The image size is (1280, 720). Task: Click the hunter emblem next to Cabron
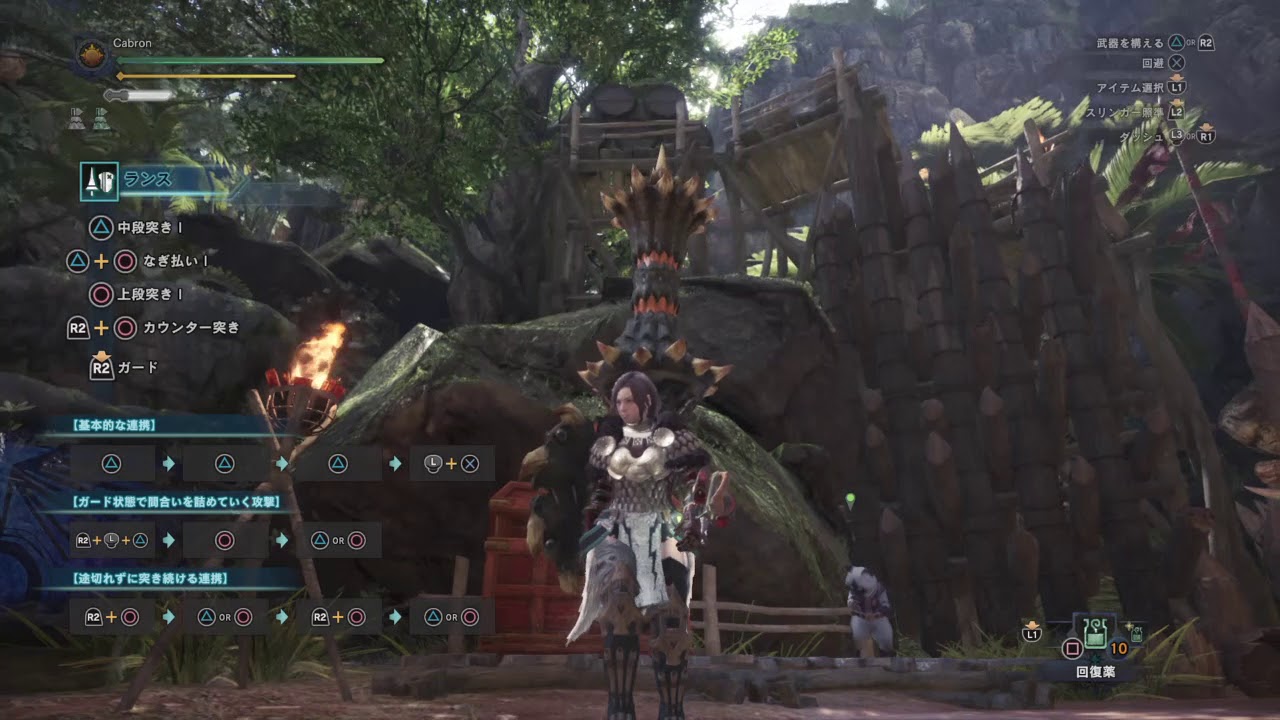[92, 53]
